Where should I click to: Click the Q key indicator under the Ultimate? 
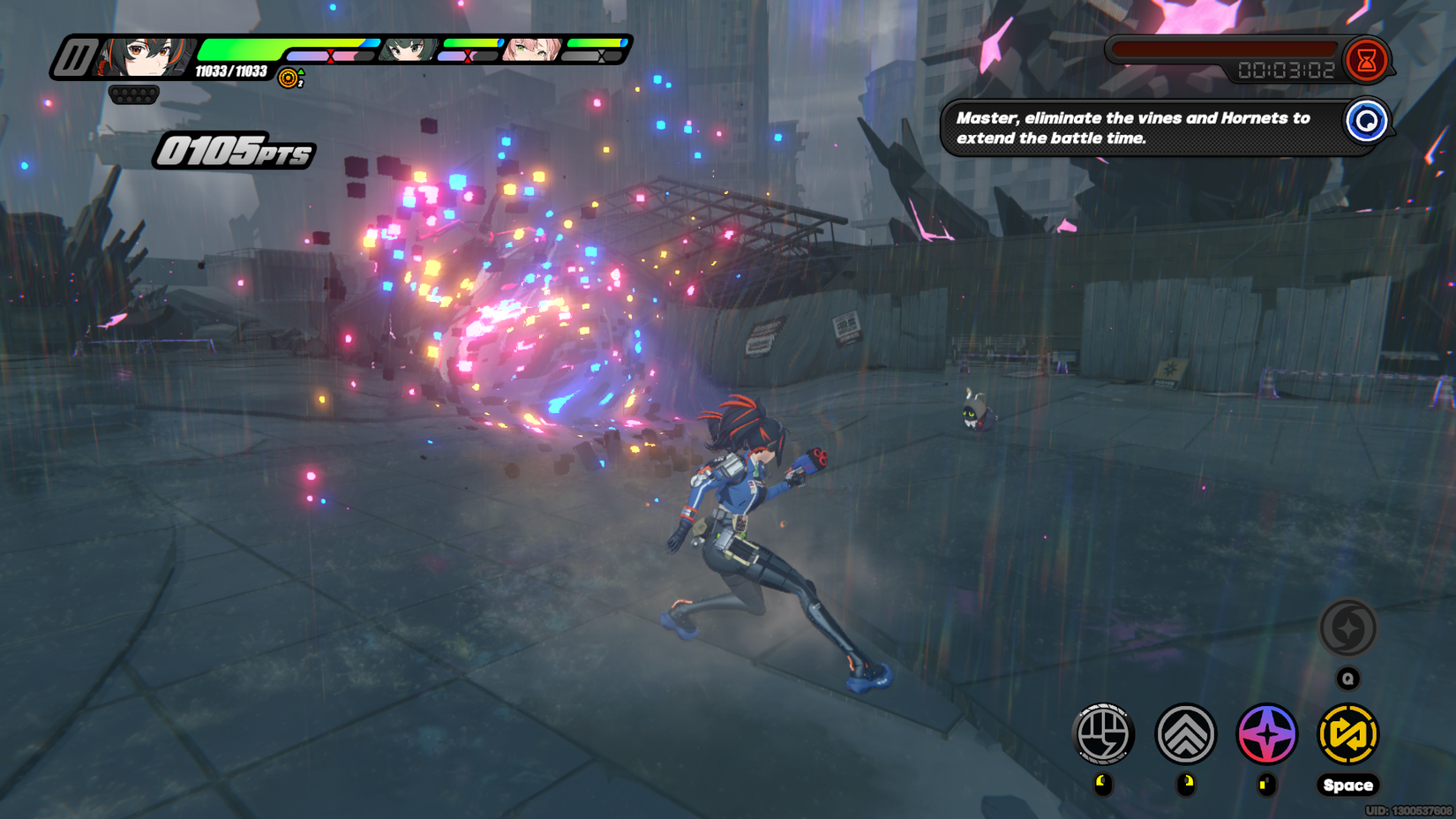point(1348,678)
